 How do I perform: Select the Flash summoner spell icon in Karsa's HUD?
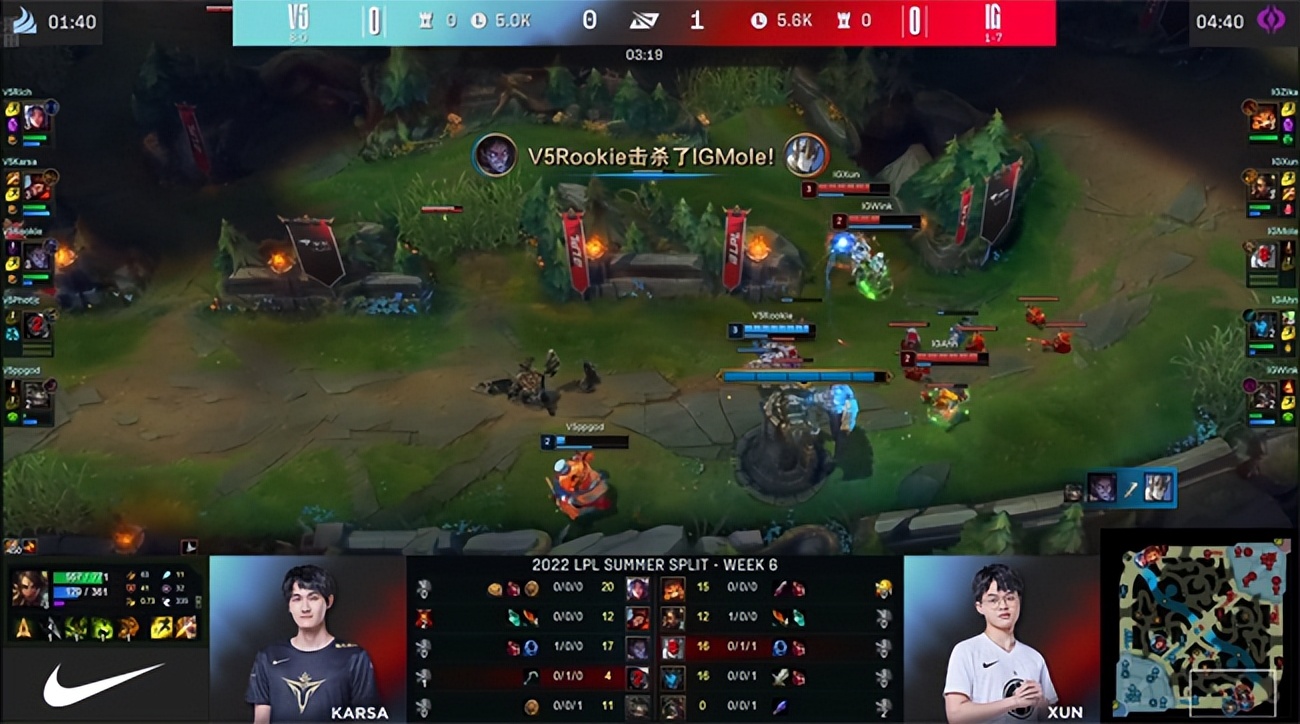160,626
